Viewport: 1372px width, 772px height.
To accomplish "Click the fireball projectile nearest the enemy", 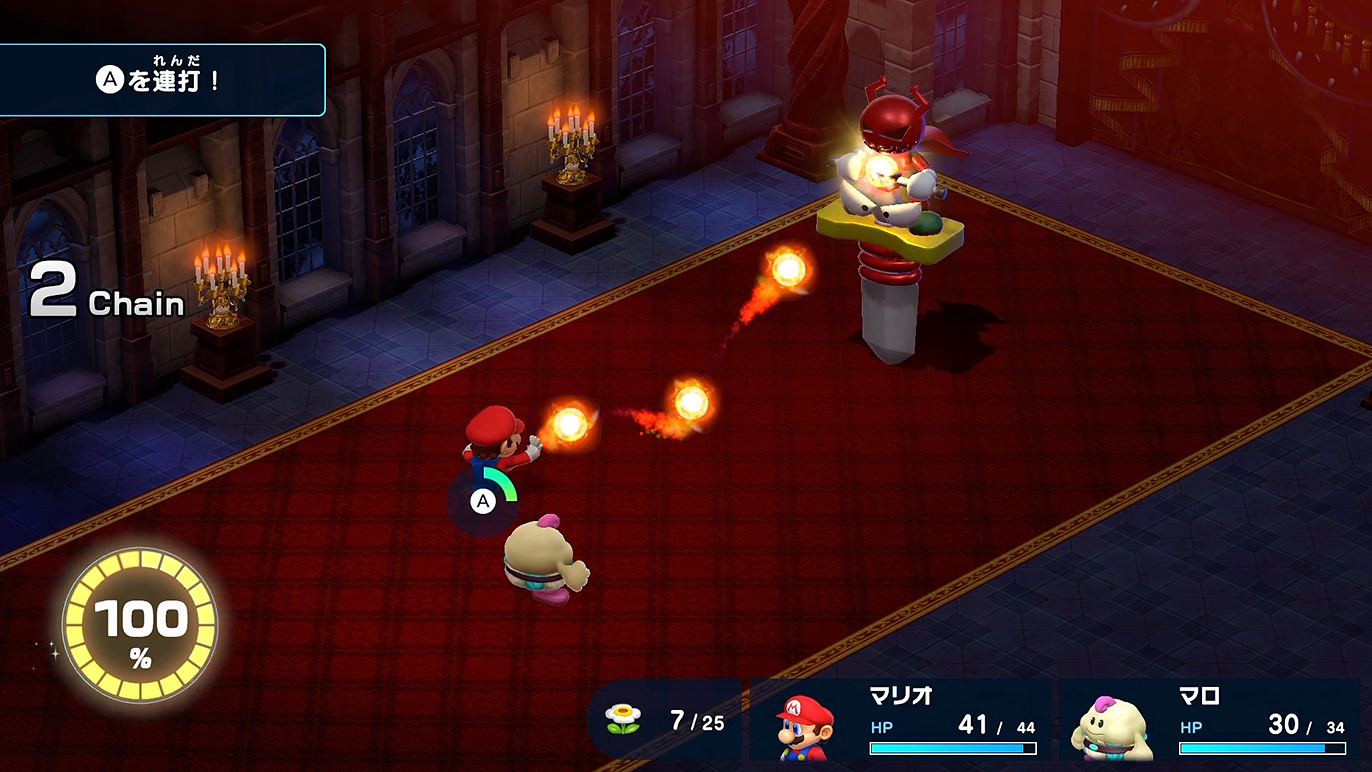I will coord(787,270).
